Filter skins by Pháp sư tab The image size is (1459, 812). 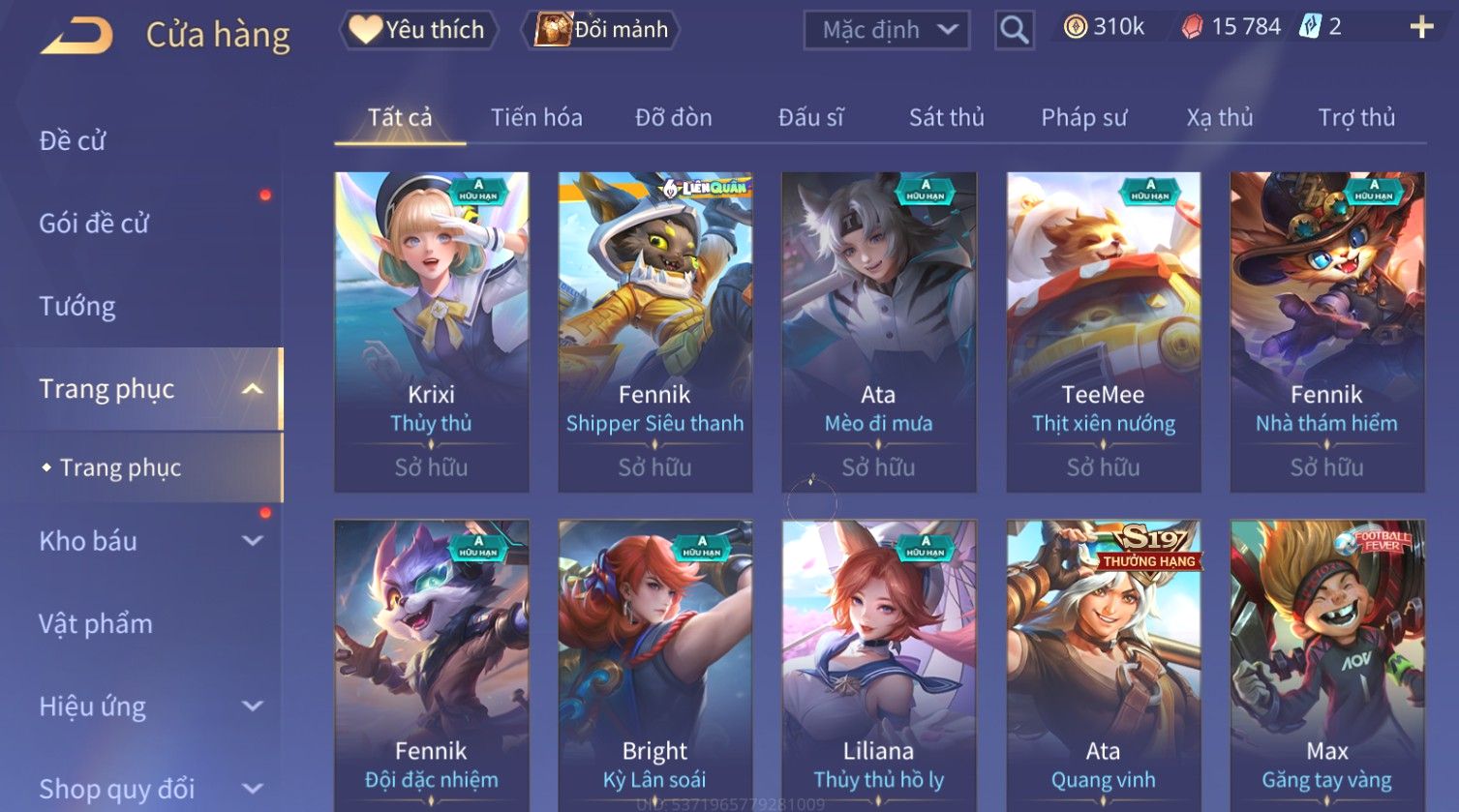tap(1083, 118)
